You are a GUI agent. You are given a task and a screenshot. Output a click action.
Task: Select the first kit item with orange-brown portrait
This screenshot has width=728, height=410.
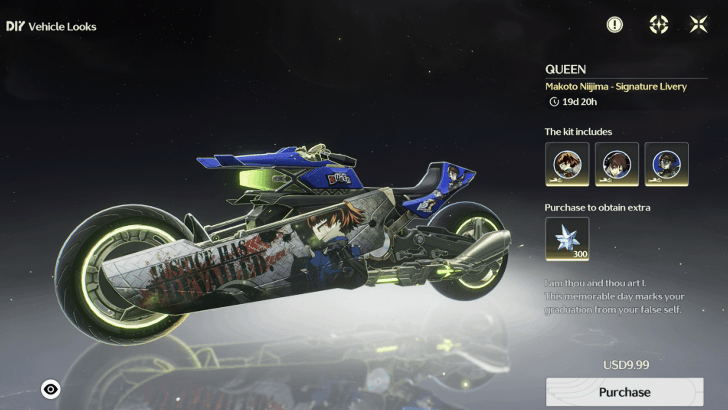(567, 164)
